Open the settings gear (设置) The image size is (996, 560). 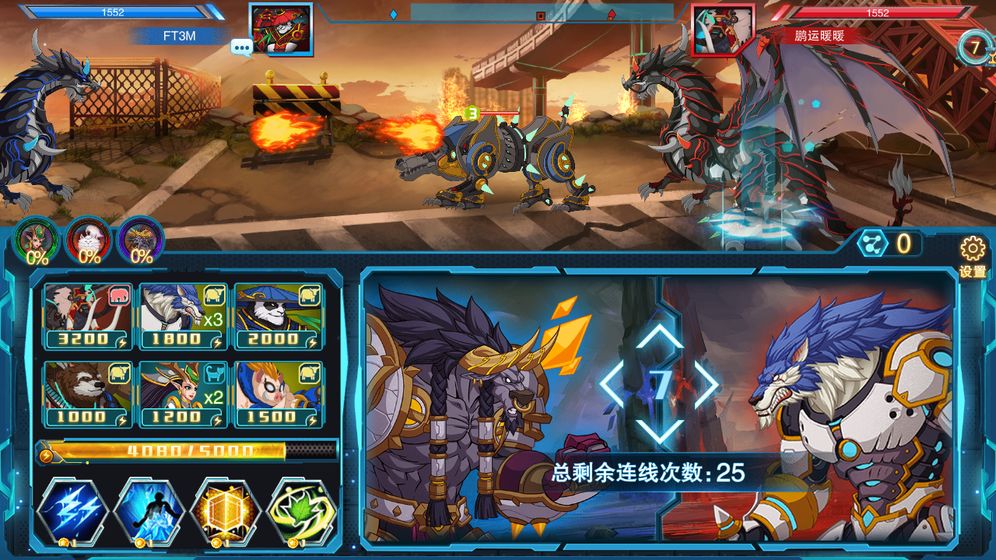972,253
